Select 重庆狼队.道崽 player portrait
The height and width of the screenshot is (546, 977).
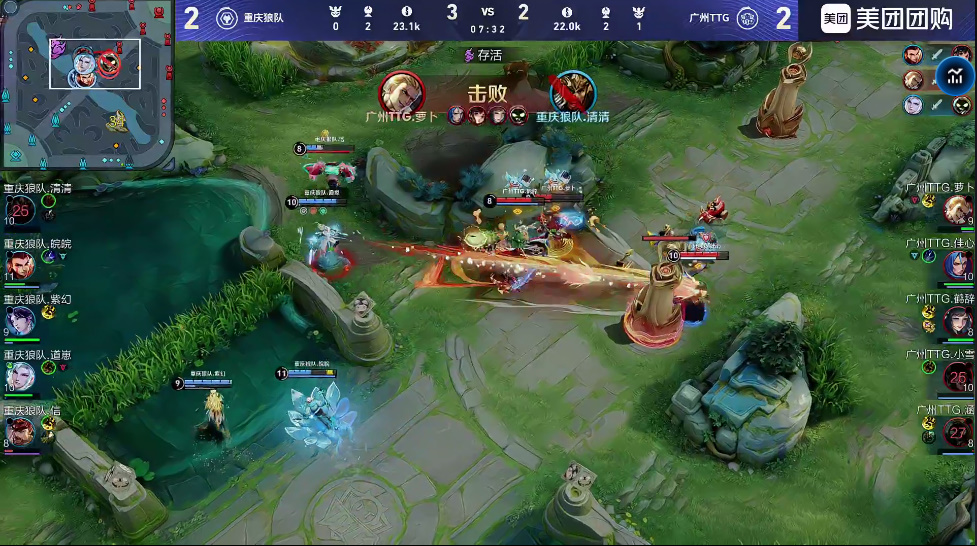tap(21, 376)
